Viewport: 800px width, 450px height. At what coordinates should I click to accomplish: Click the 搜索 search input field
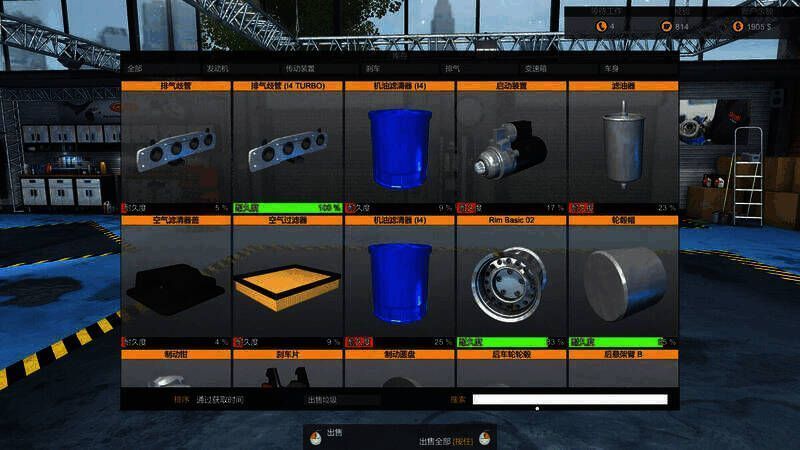[569, 400]
